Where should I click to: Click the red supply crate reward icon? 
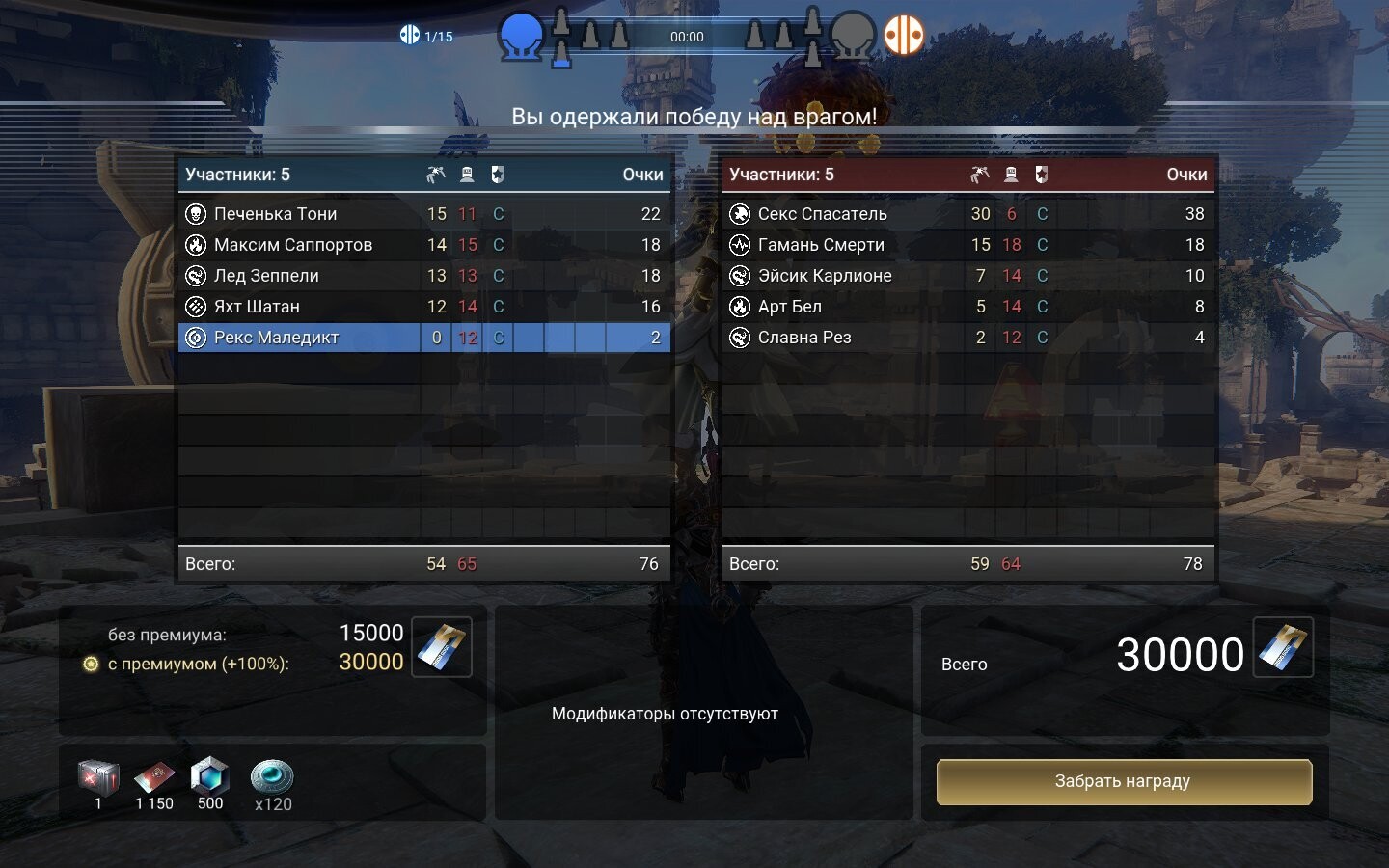coord(96,776)
